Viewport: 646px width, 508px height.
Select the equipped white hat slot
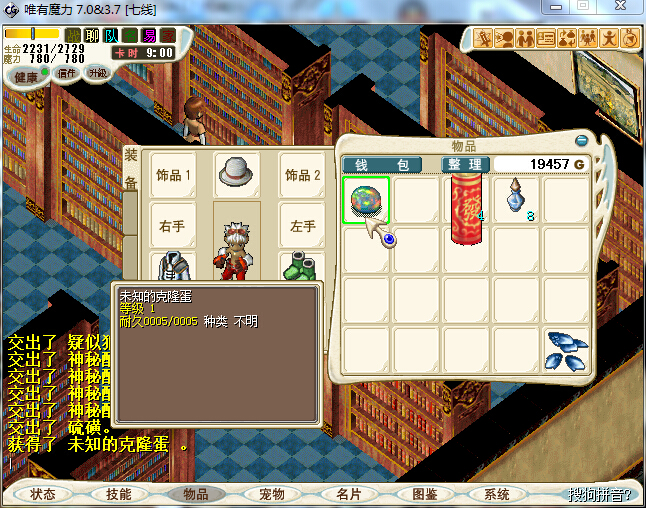point(237,171)
